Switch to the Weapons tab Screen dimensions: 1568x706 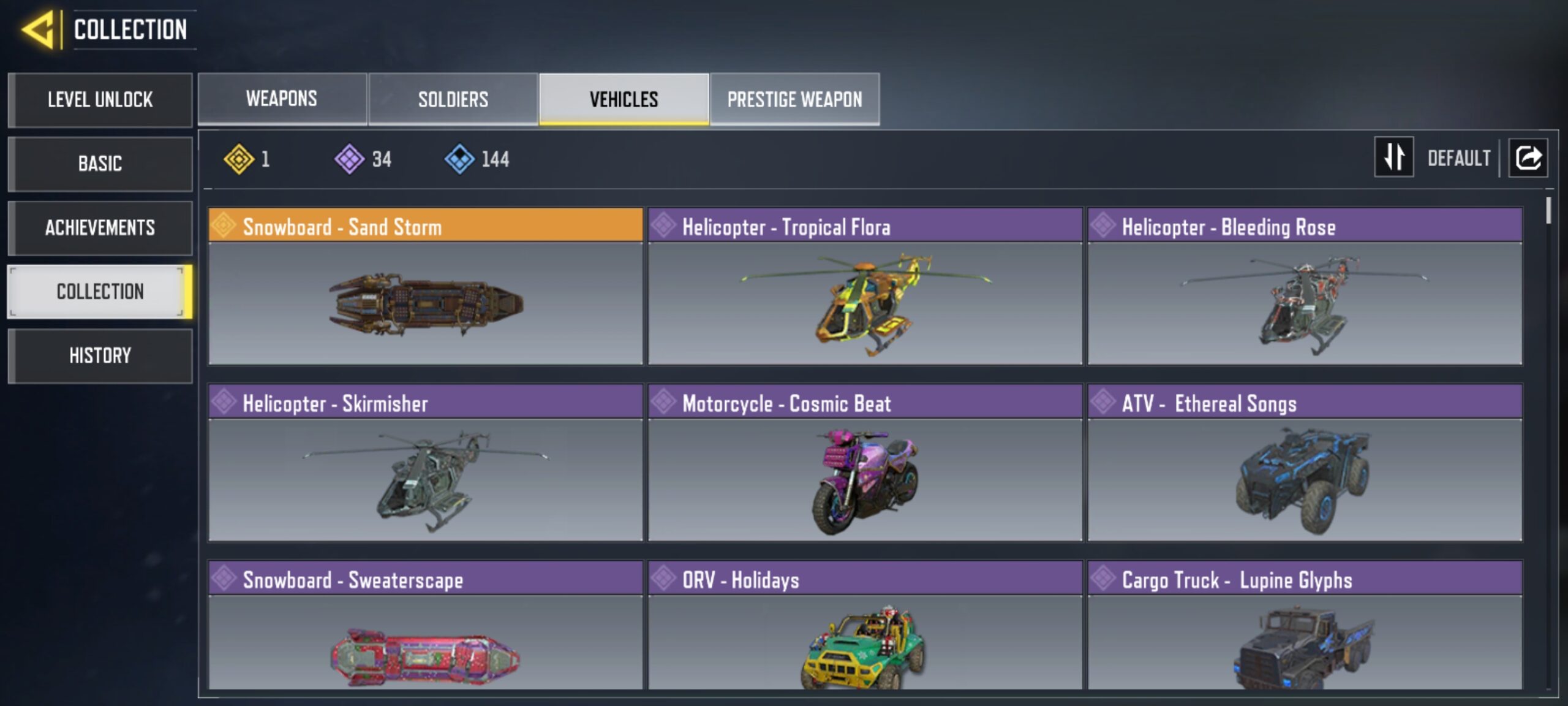click(x=282, y=98)
